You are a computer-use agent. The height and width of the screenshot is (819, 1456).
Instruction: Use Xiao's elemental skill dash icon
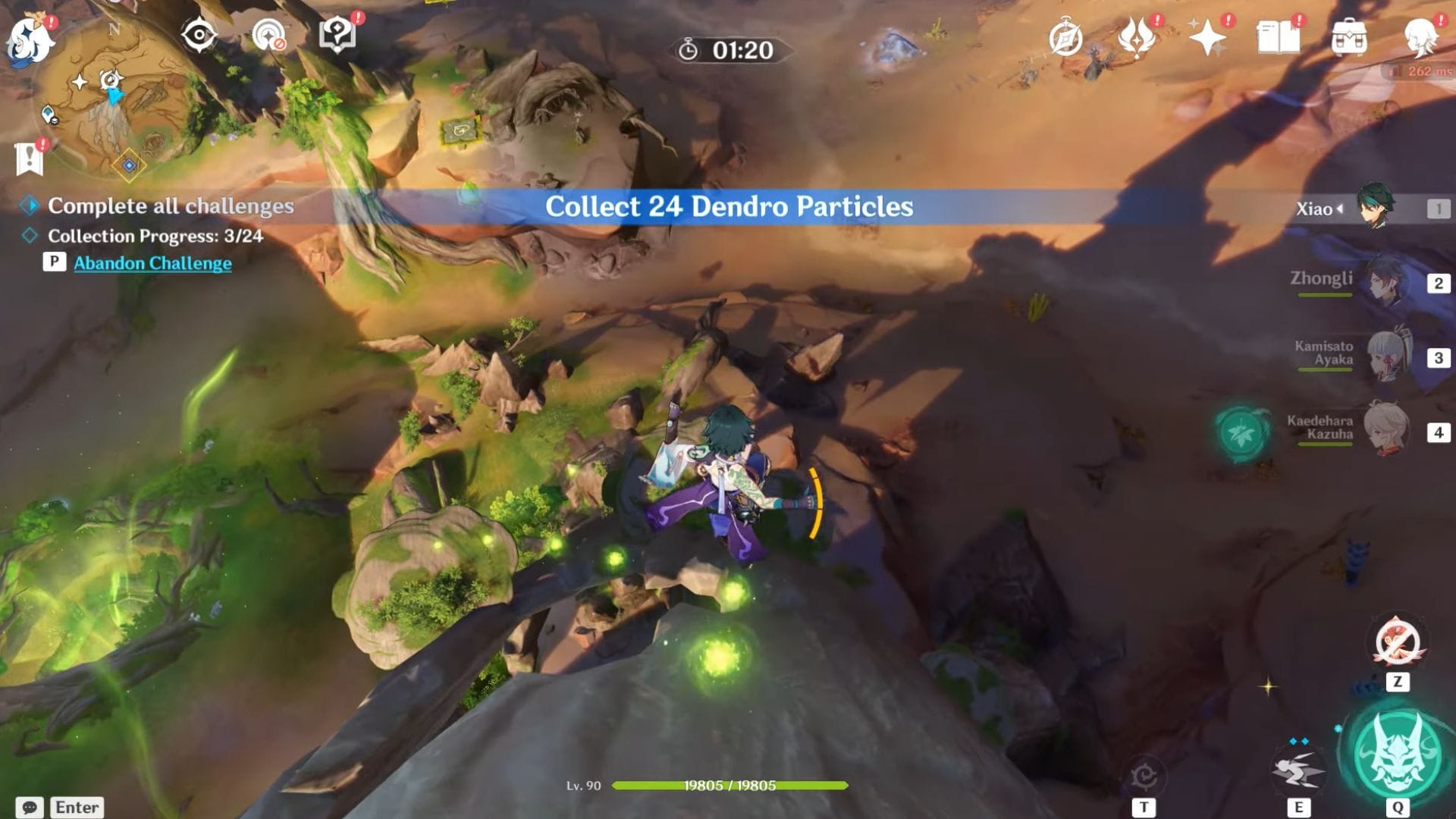coord(1298,771)
